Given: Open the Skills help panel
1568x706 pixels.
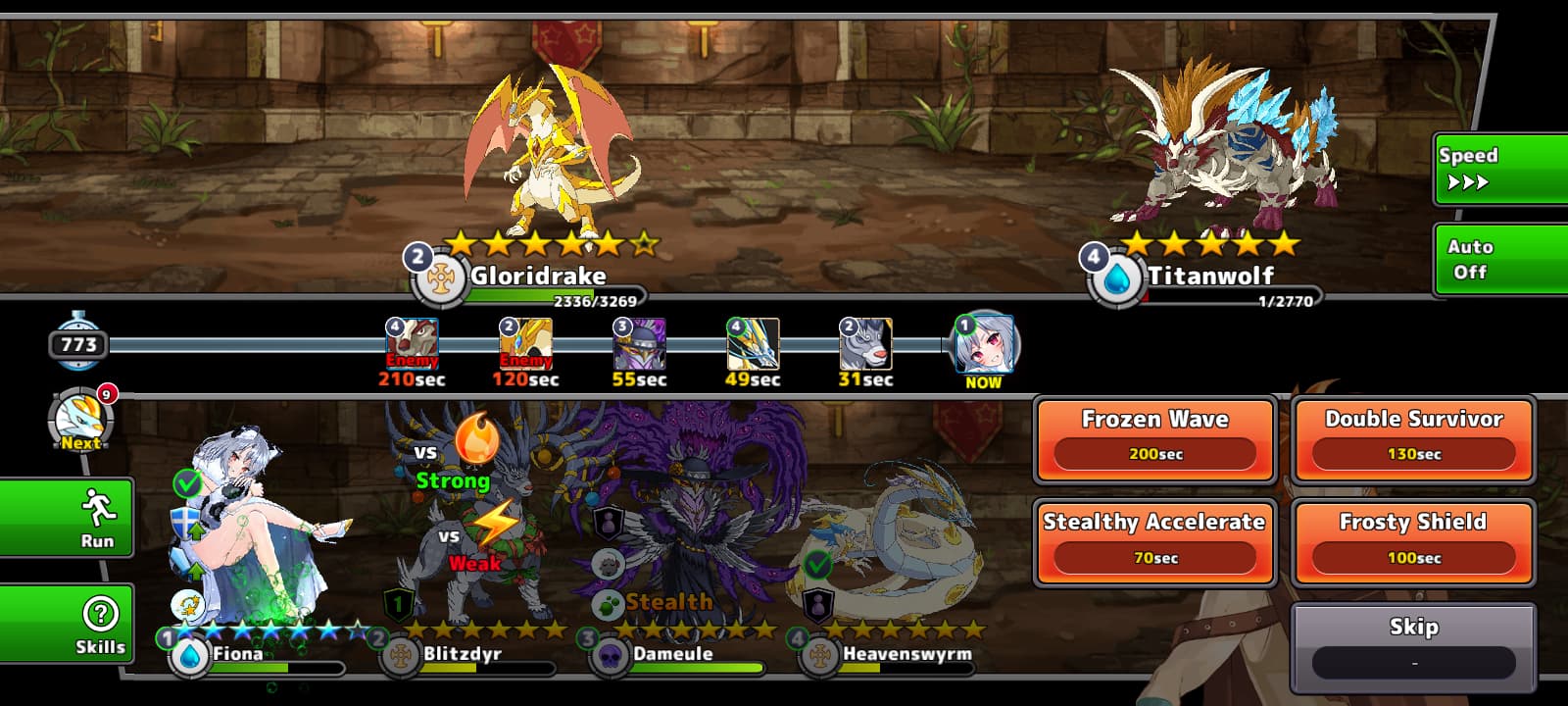Looking at the screenshot, I should point(67,623).
